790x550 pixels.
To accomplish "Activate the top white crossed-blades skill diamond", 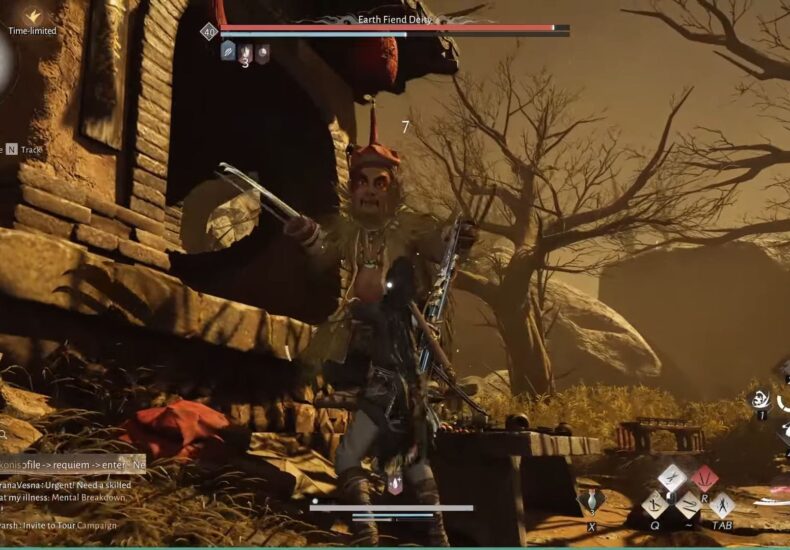I will click(x=672, y=478).
